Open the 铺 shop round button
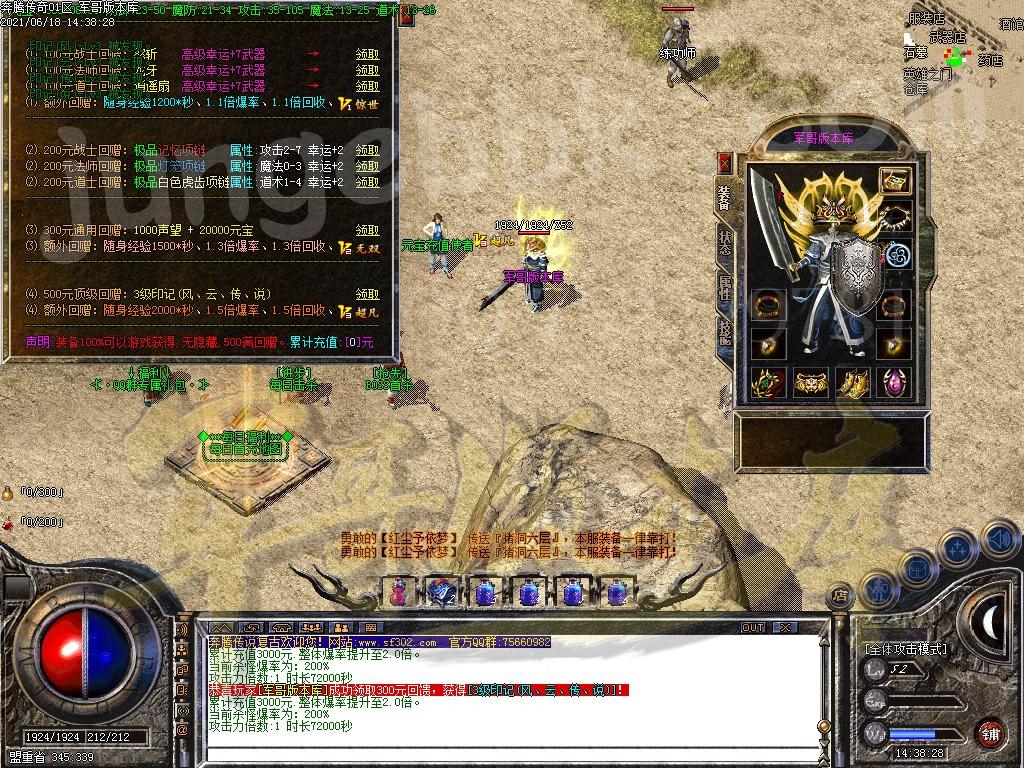Viewport: 1024px width, 768px height. pyautogui.click(x=990, y=733)
